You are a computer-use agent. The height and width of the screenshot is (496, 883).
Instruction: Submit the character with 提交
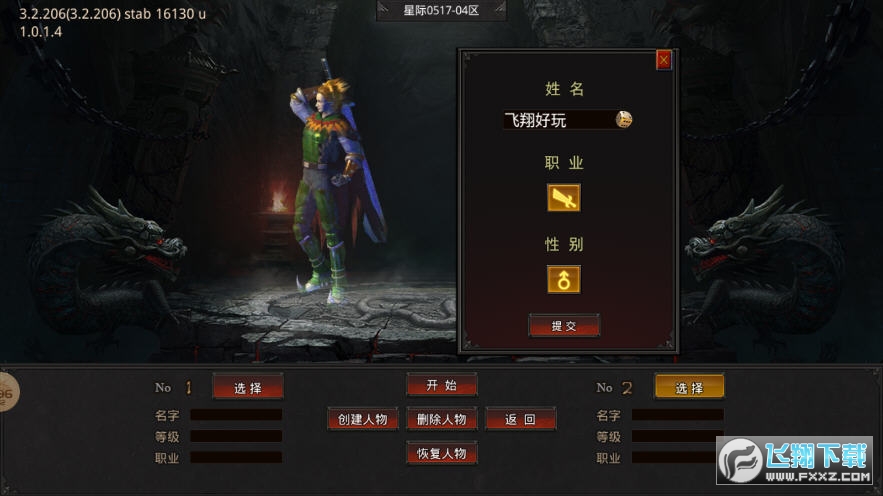(564, 326)
